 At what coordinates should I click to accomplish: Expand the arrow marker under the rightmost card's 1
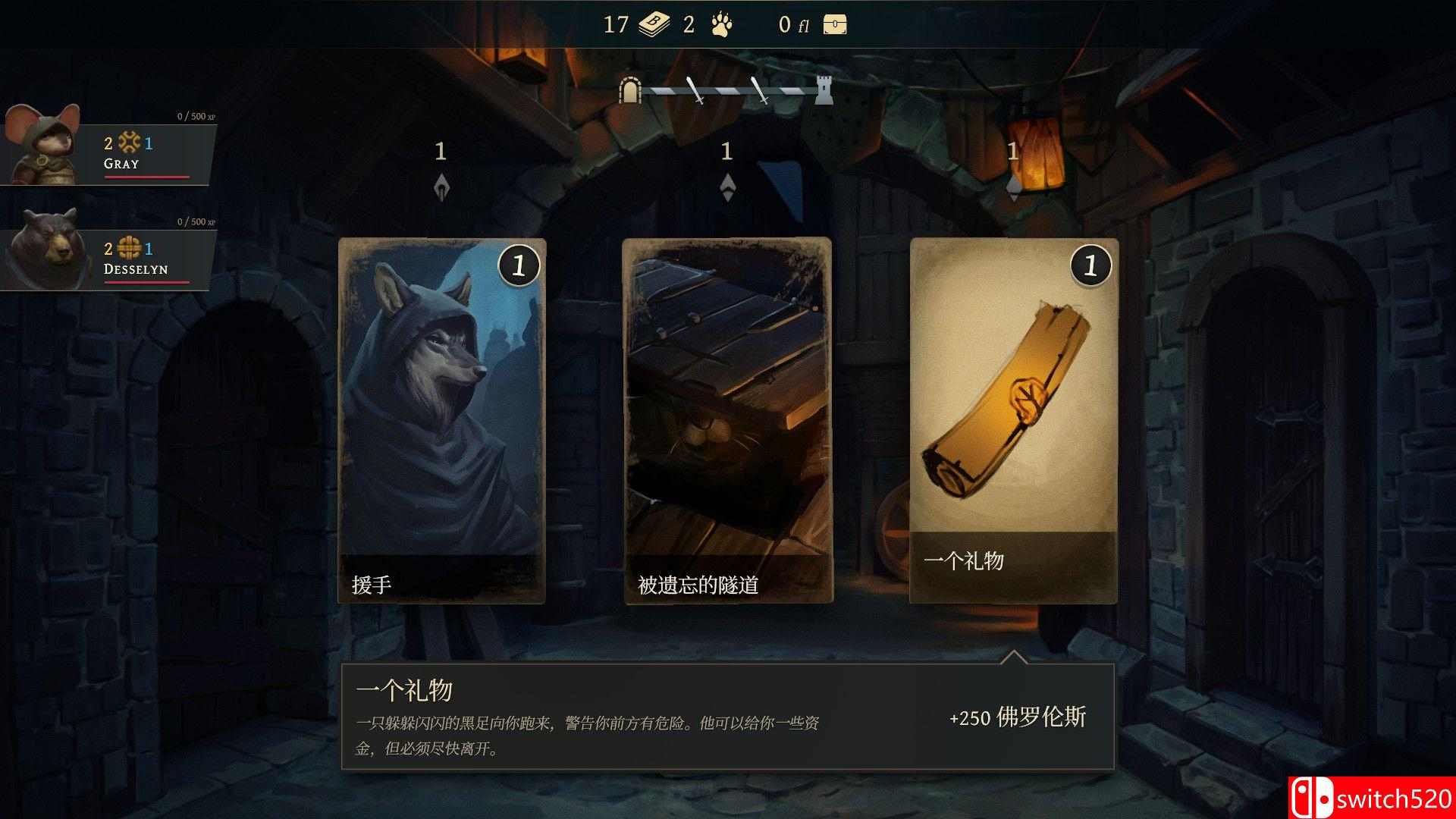point(1014,187)
